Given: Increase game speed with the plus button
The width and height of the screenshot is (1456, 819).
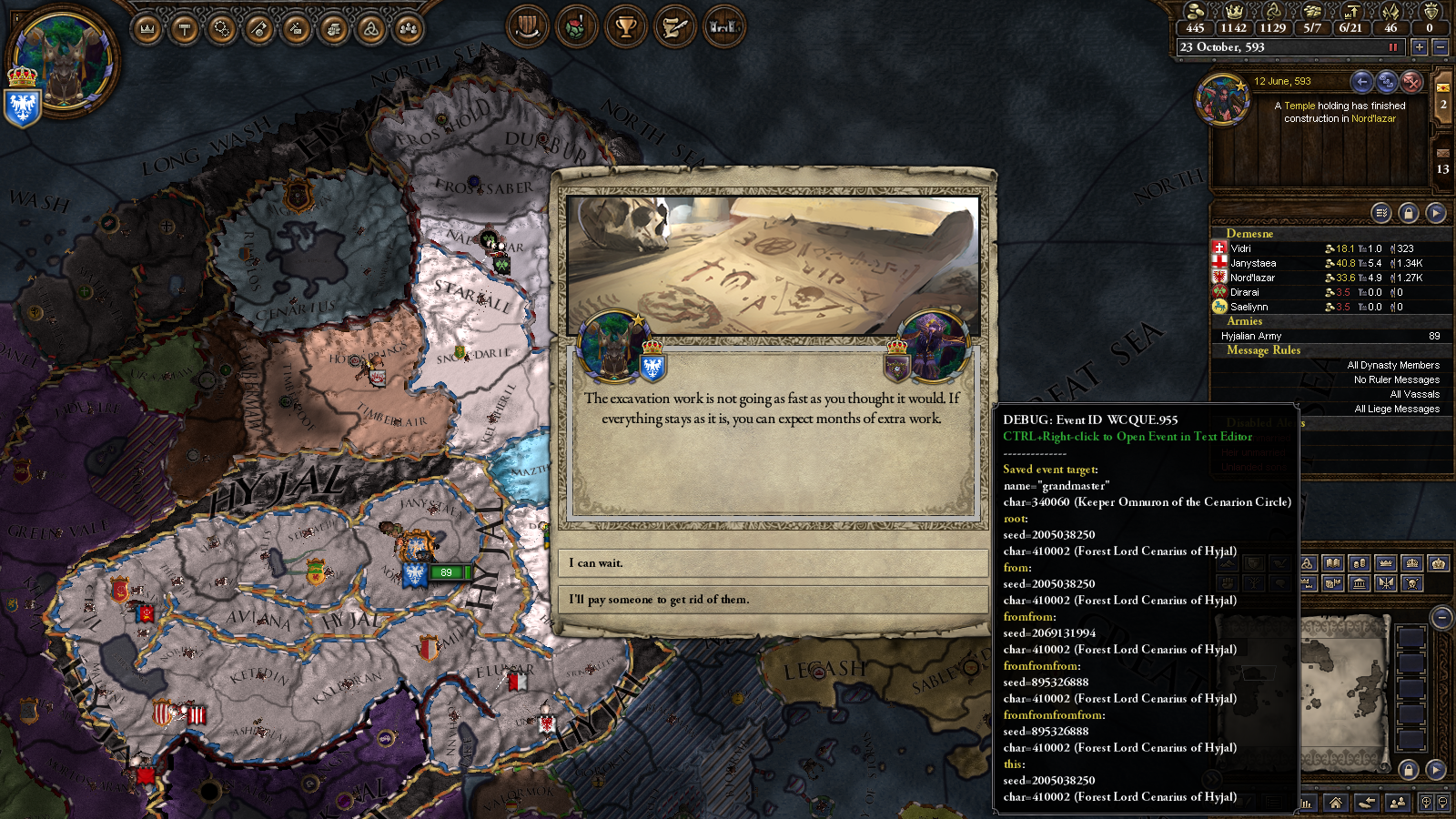Looking at the screenshot, I should coord(1419,47).
